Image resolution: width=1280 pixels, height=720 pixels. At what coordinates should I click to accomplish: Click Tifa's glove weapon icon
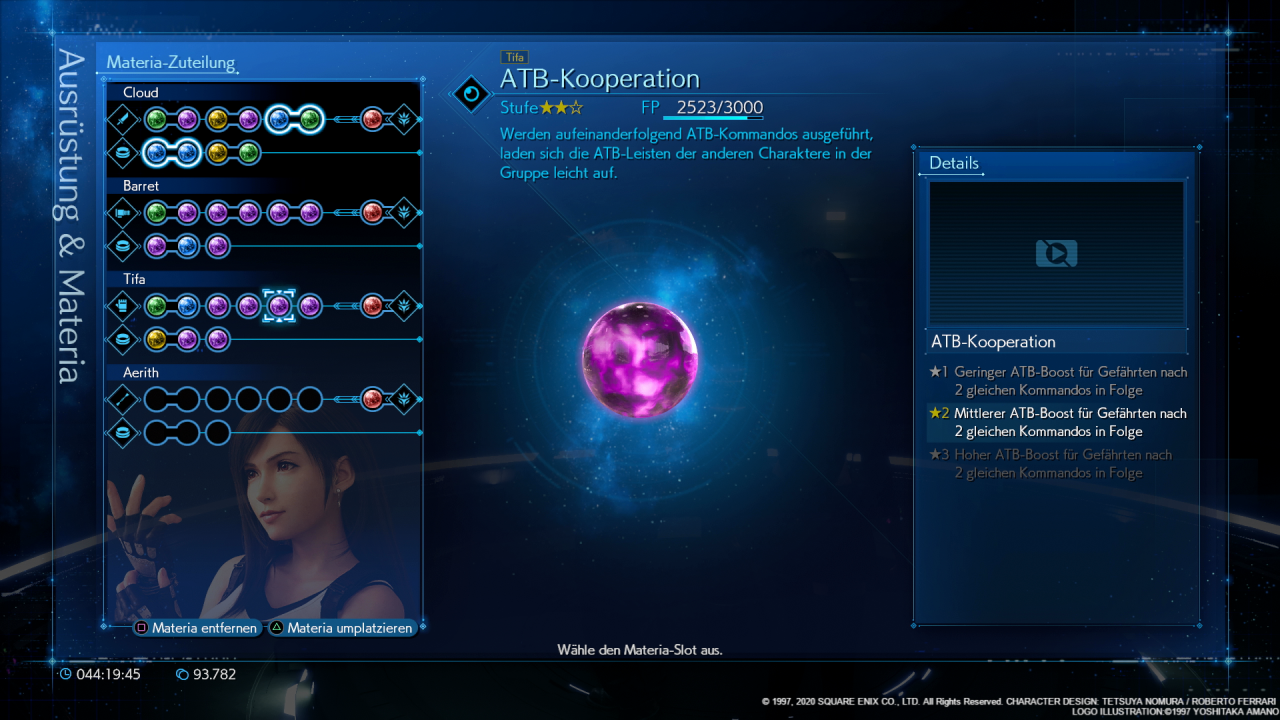[123, 306]
